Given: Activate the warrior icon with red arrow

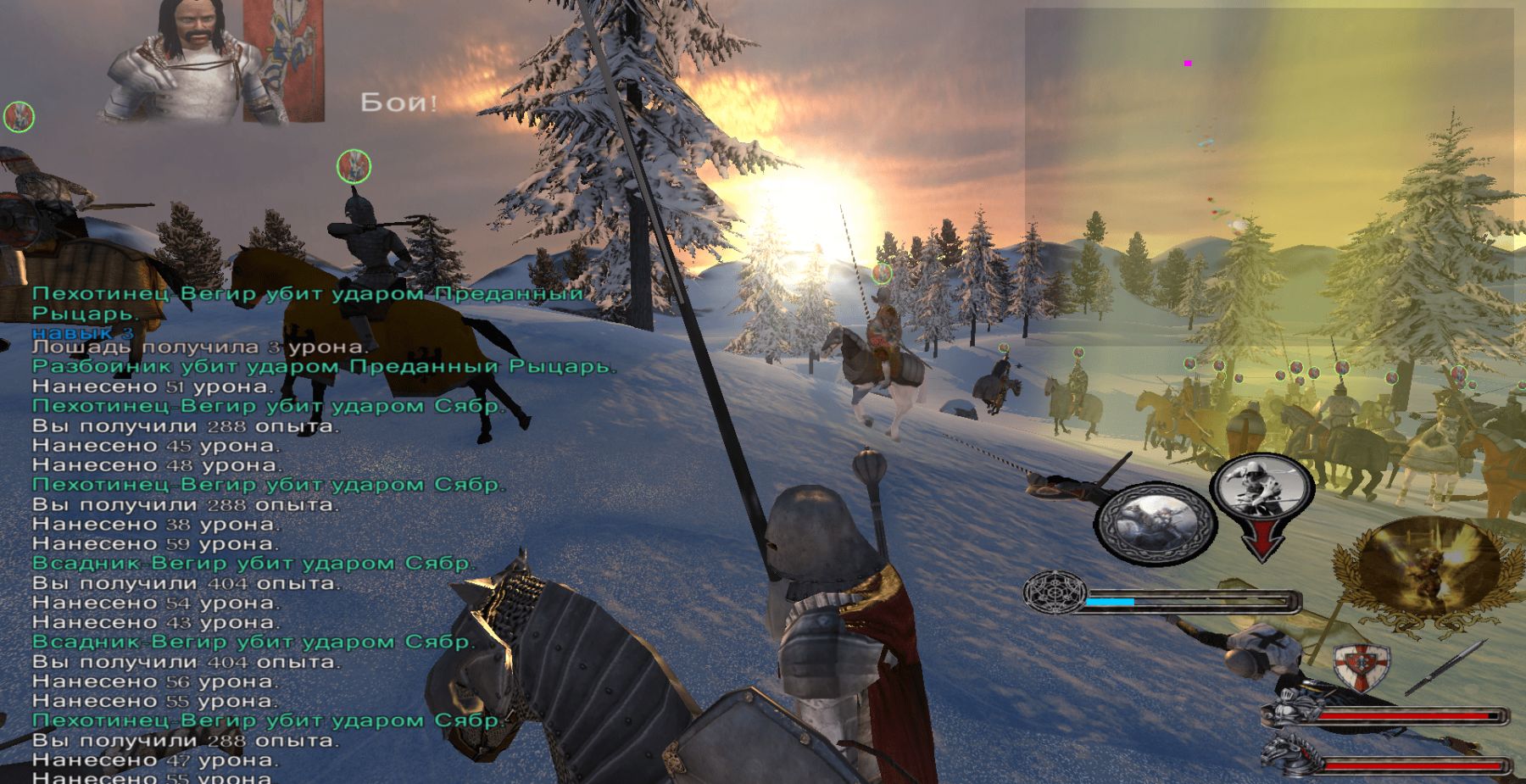Looking at the screenshot, I should coord(1261,500).
